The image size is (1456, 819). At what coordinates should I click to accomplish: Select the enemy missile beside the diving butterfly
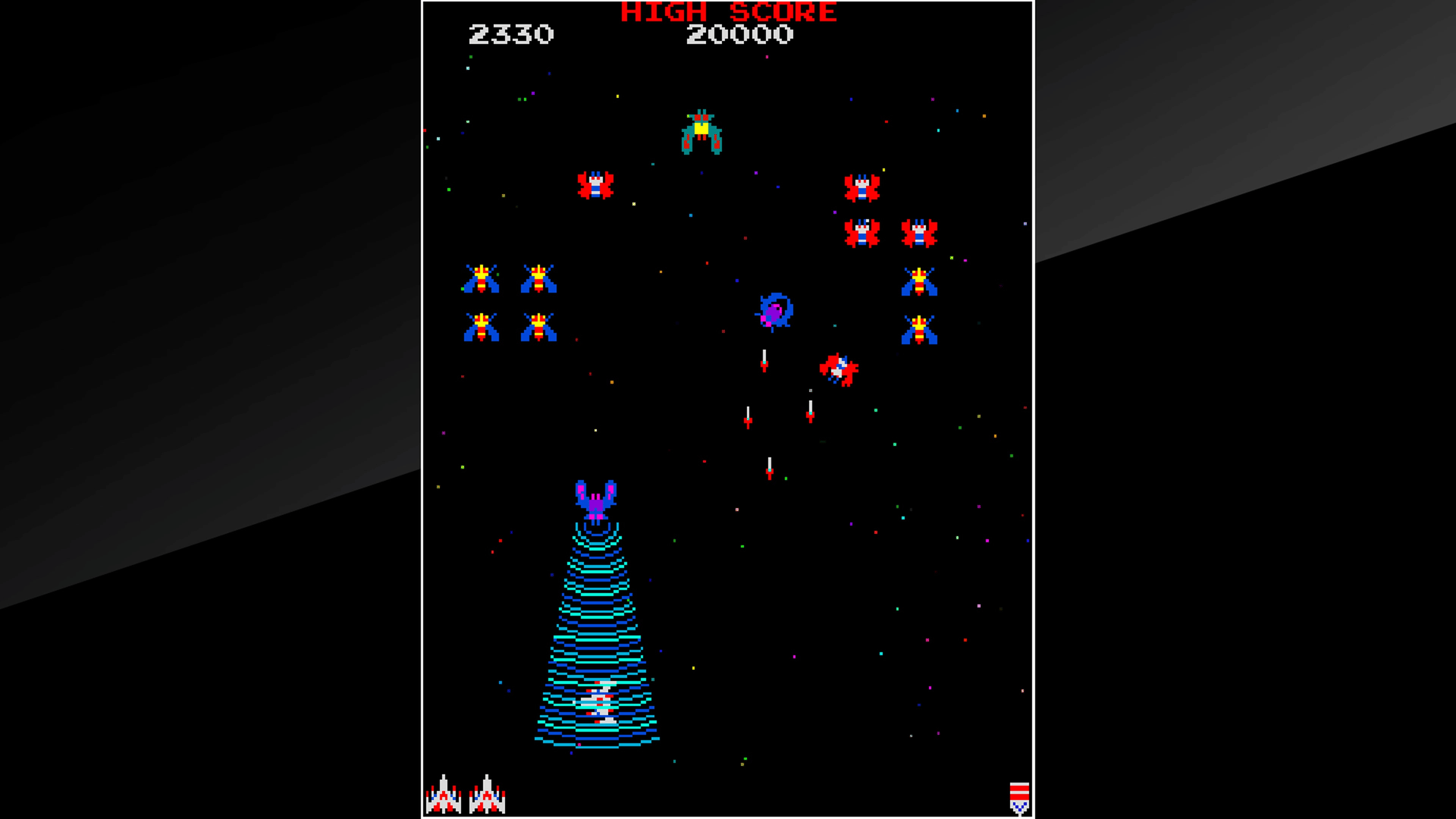tap(810, 413)
